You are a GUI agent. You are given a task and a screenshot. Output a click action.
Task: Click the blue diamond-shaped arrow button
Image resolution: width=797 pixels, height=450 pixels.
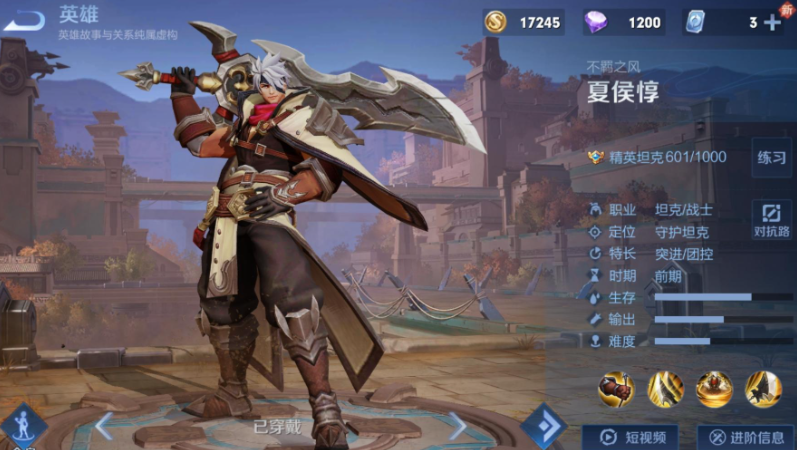point(543,426)
